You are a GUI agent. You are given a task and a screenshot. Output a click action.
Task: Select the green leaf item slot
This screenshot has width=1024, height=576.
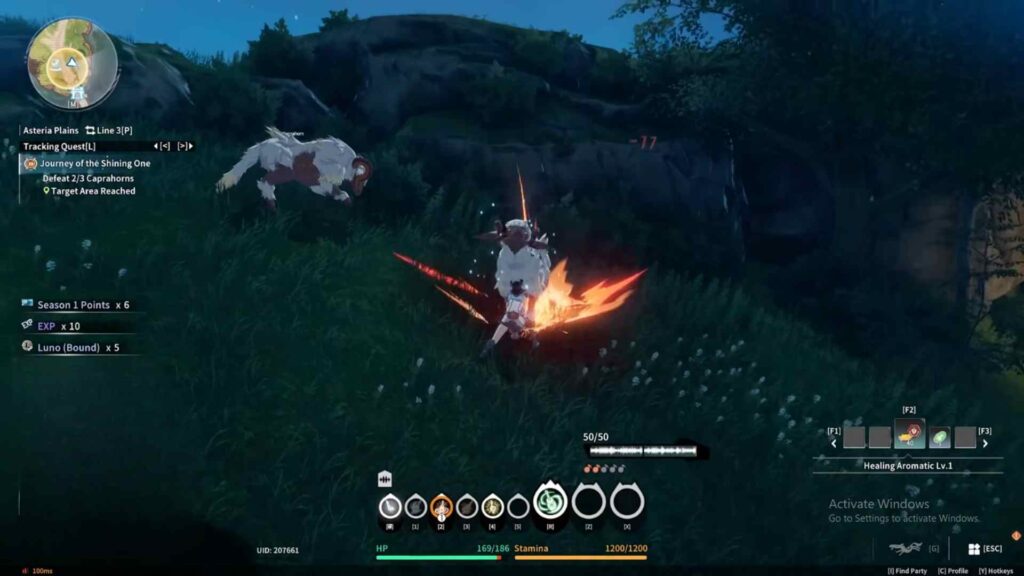pyautogui.click(x=939, y=437)
